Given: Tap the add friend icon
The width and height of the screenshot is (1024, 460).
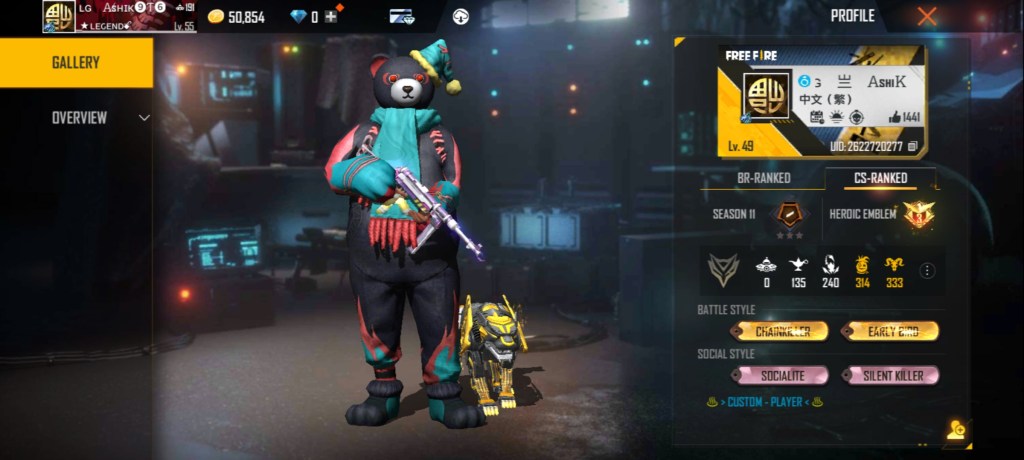Looking at the screenshot, I should [x=955, y=430].
